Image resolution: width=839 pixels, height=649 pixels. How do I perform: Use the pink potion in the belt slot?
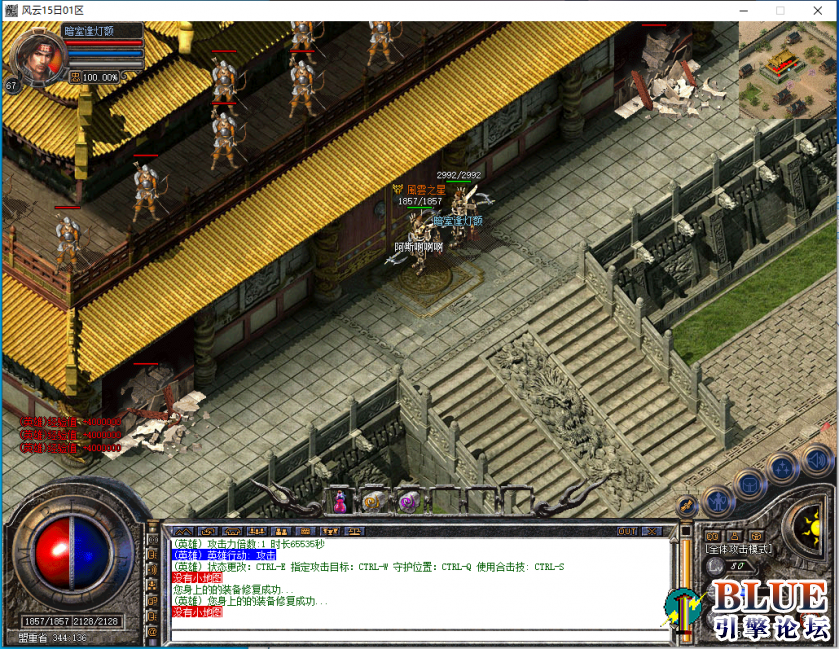(x=340, y=501)
